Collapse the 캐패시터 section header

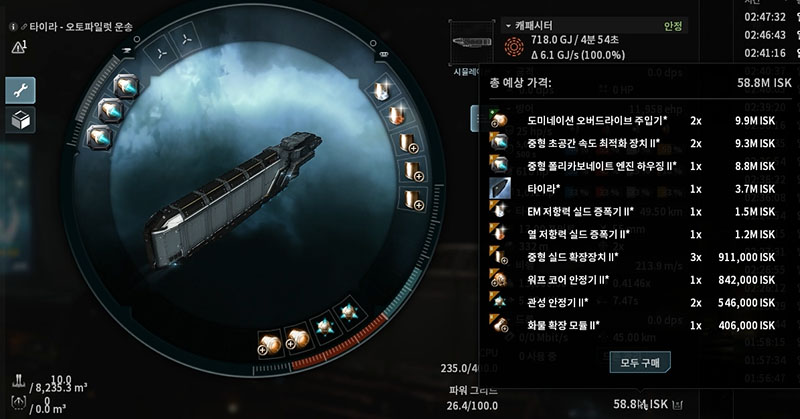coord(508,24)
